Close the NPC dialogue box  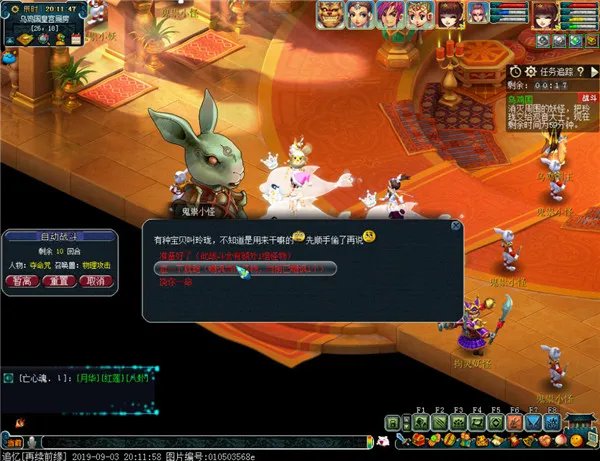[x=456, y=226]
